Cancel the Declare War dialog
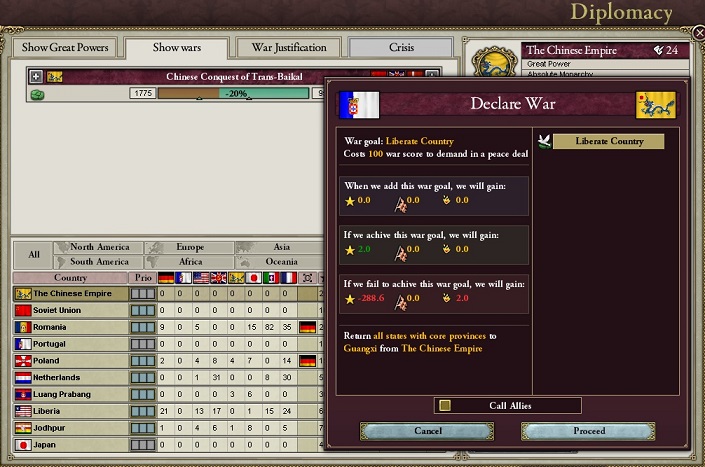Screen dimensions: 705x467 point(427,431)
